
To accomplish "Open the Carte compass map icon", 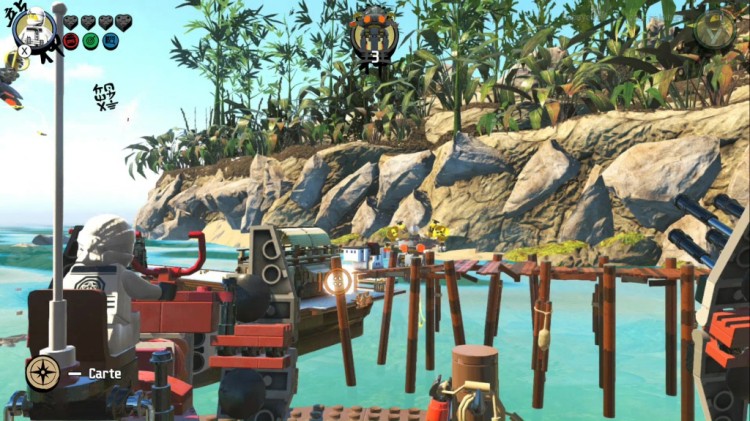I will (x=43, y=373).
